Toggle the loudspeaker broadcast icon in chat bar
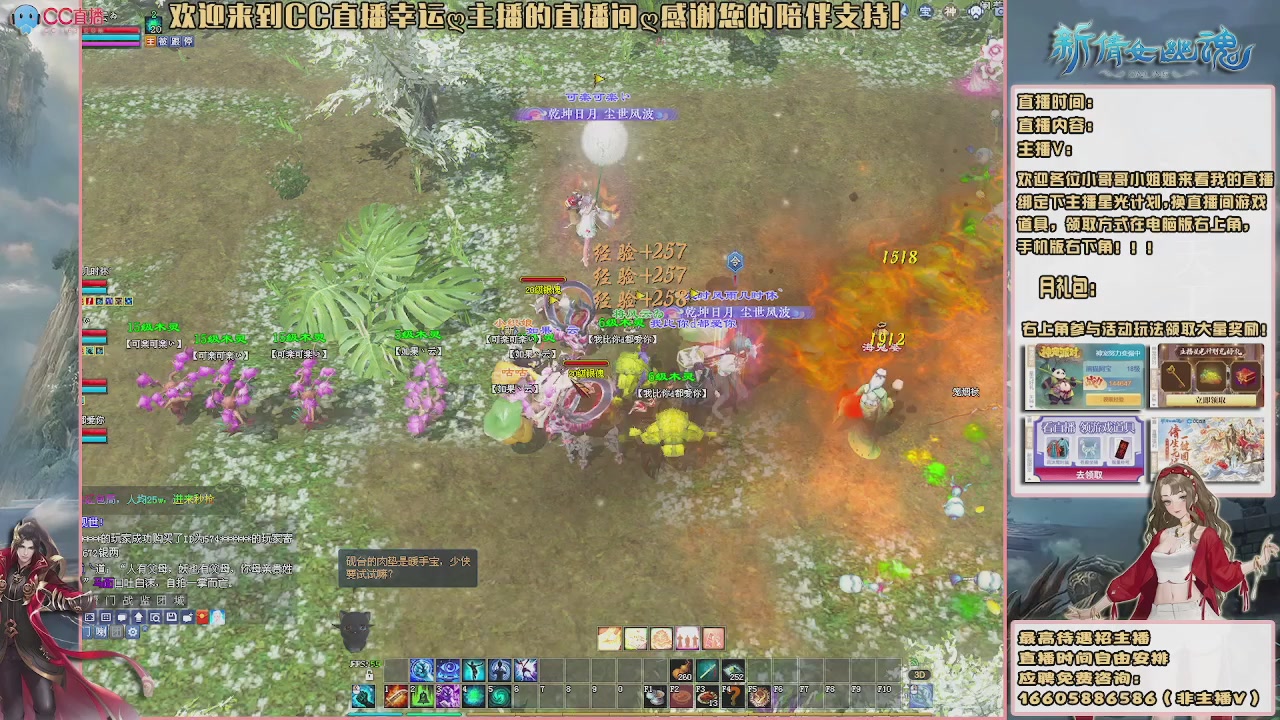1280x720 pixels. pos(100,632)
